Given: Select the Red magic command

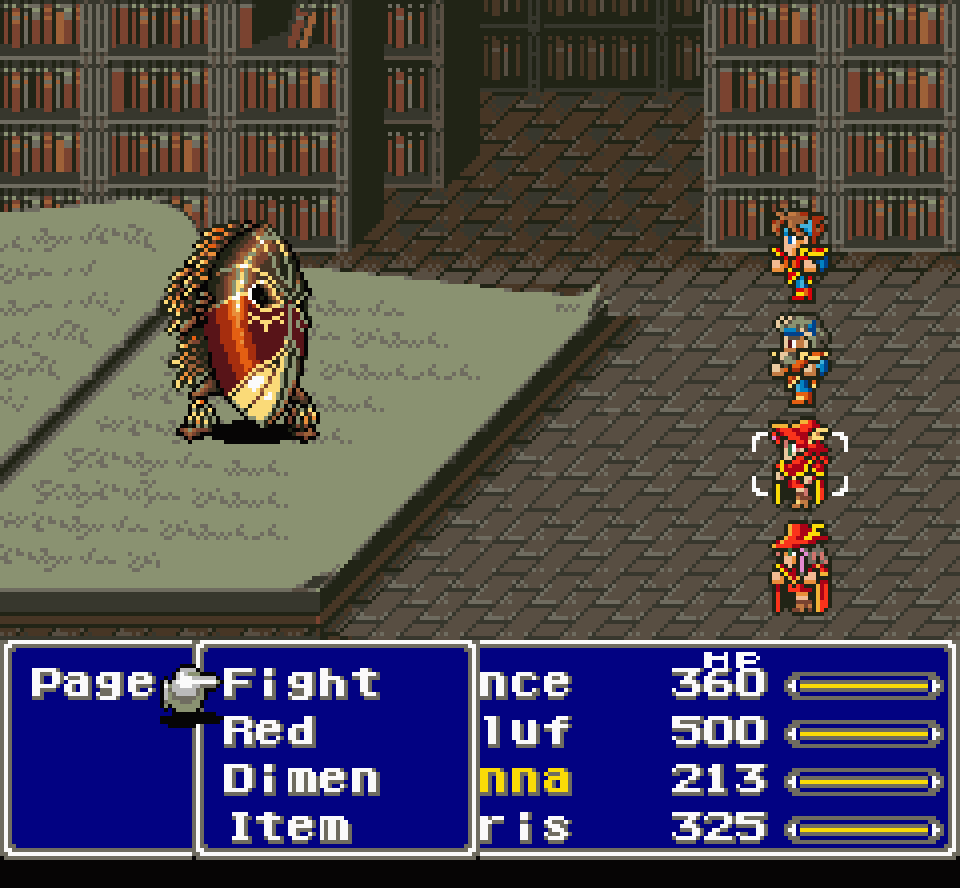Looking at the screenshot, I should tap(270, 731).
